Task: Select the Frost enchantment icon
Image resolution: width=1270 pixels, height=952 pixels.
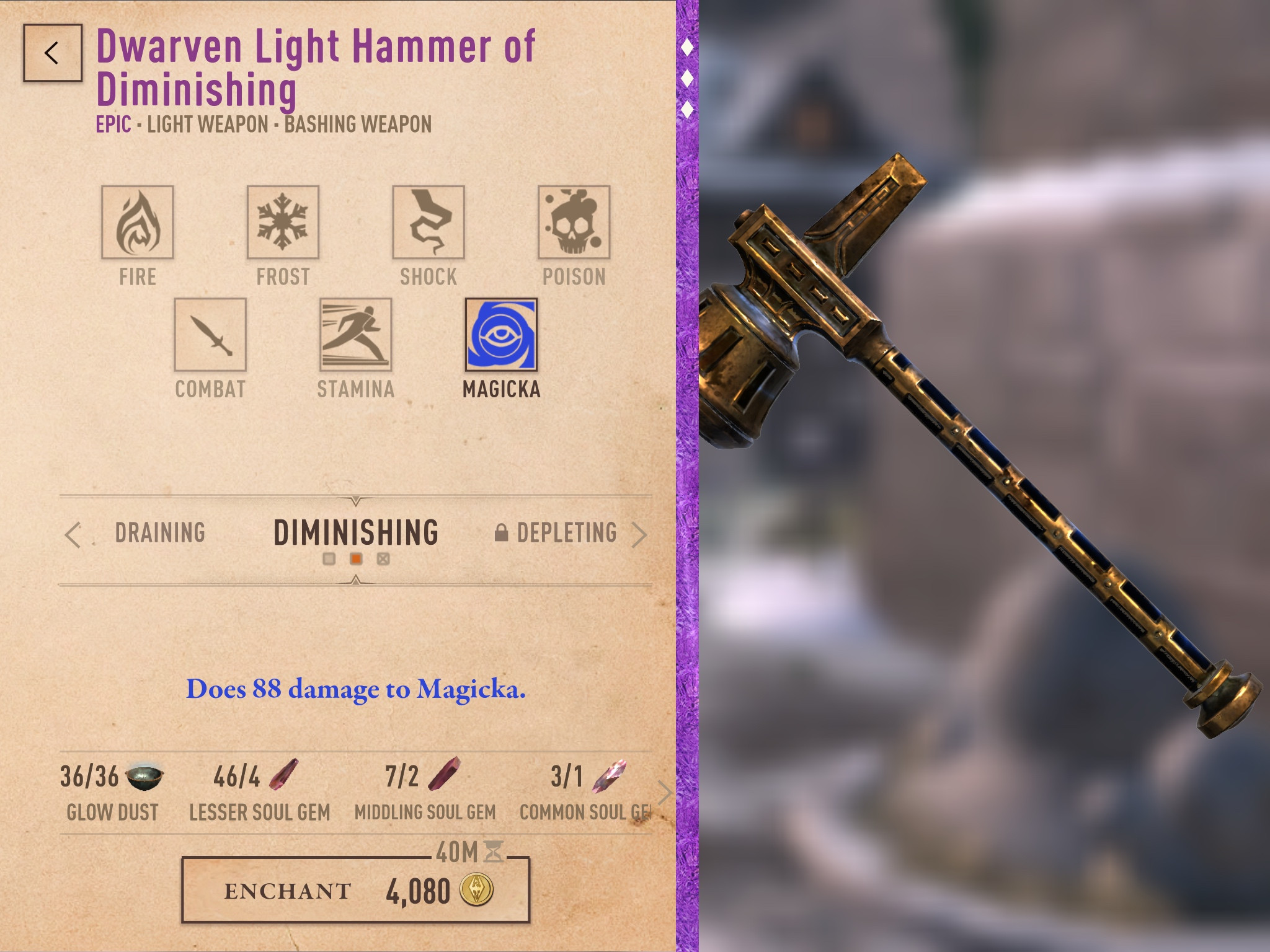Action: pos(282,223)
